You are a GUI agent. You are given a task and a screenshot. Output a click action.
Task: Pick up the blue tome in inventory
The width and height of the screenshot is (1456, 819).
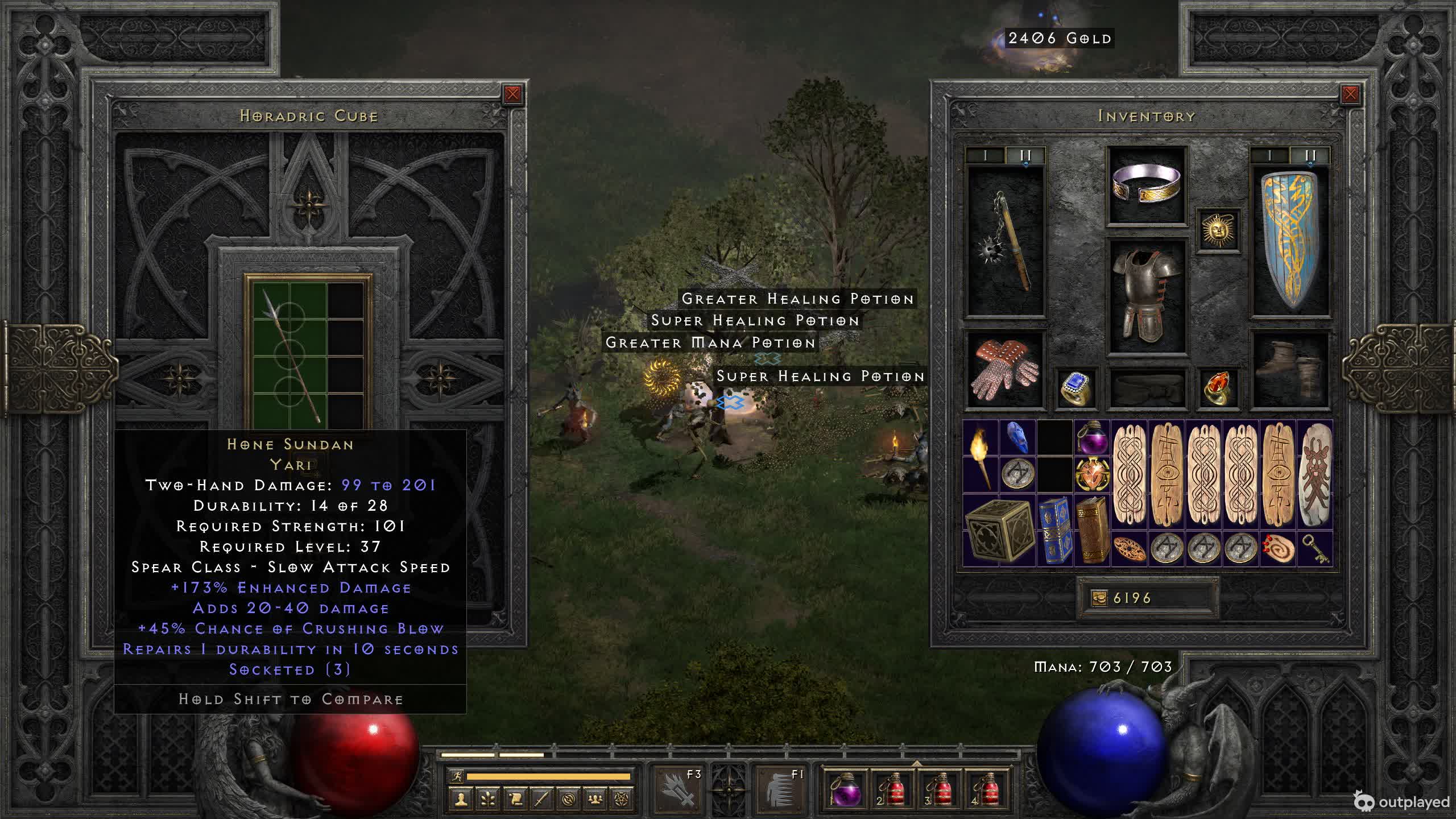(1054, 530)
